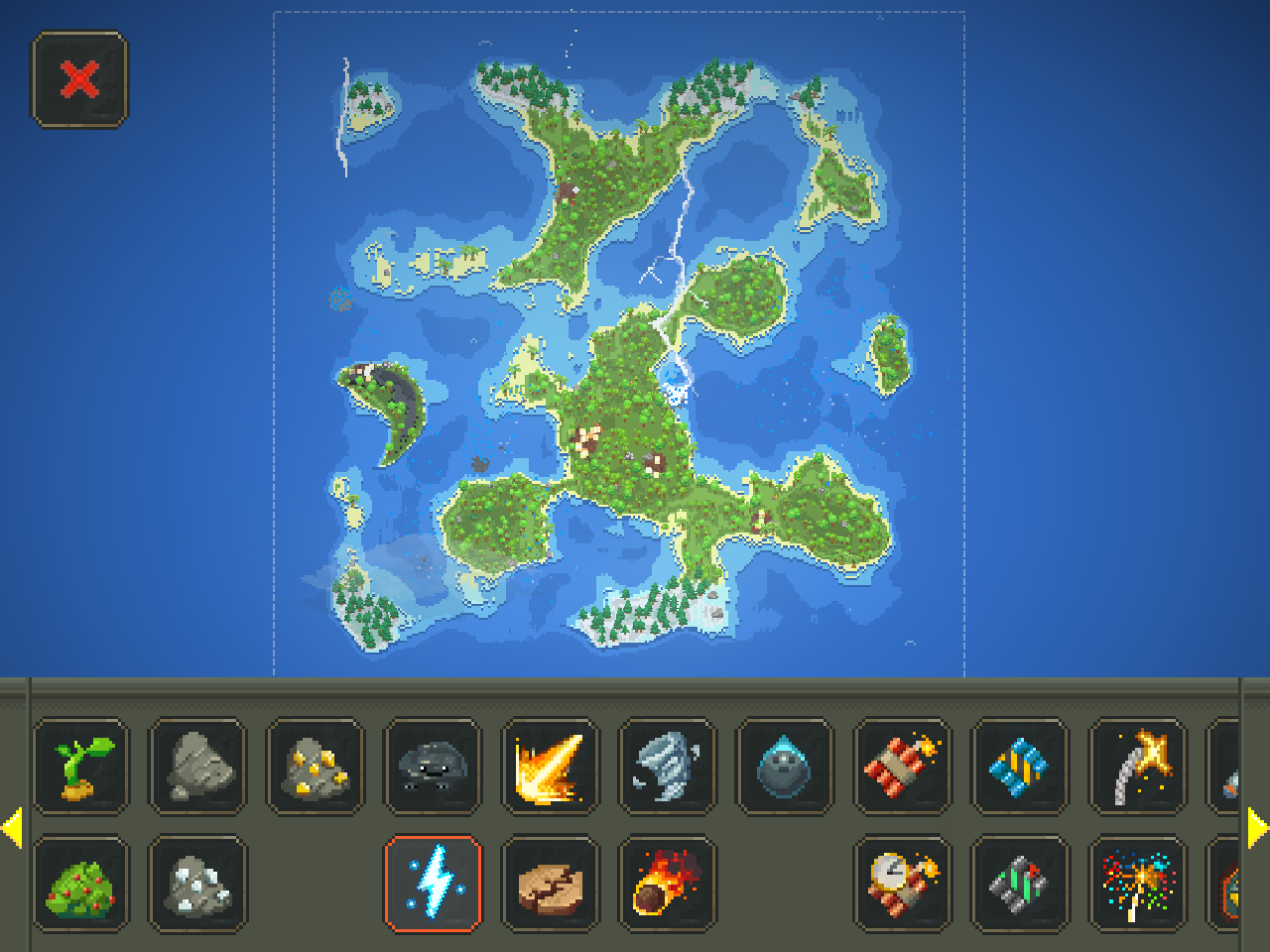Select the silver ore tool

pyautogui.click(x=197, y=886)
